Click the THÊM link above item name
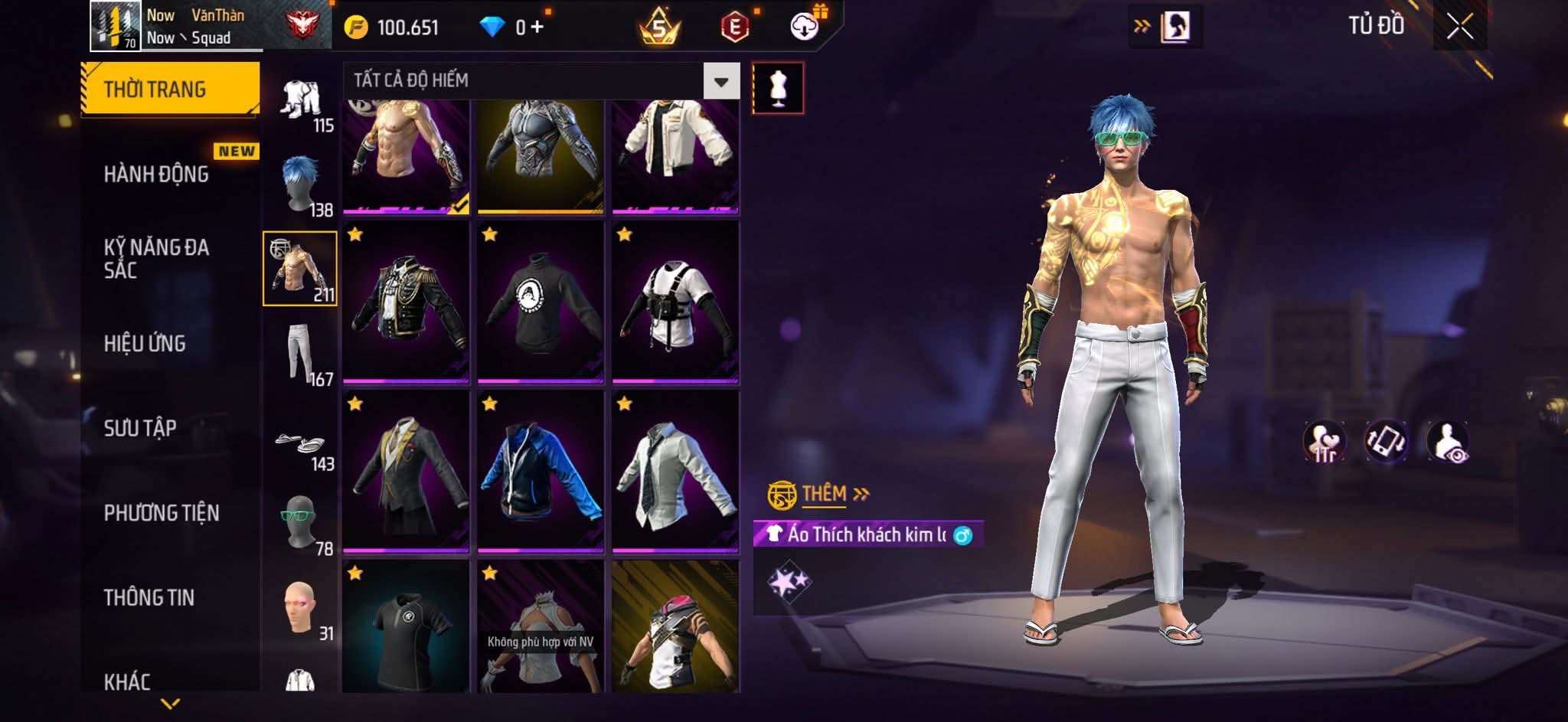 coord(824,495)
